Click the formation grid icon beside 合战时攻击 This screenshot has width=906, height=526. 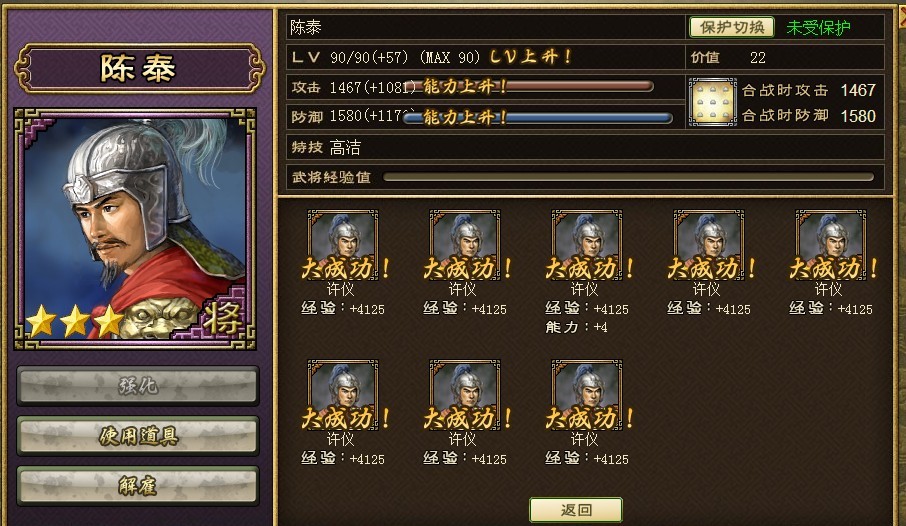pyautogui.click(x=712, y=102)
